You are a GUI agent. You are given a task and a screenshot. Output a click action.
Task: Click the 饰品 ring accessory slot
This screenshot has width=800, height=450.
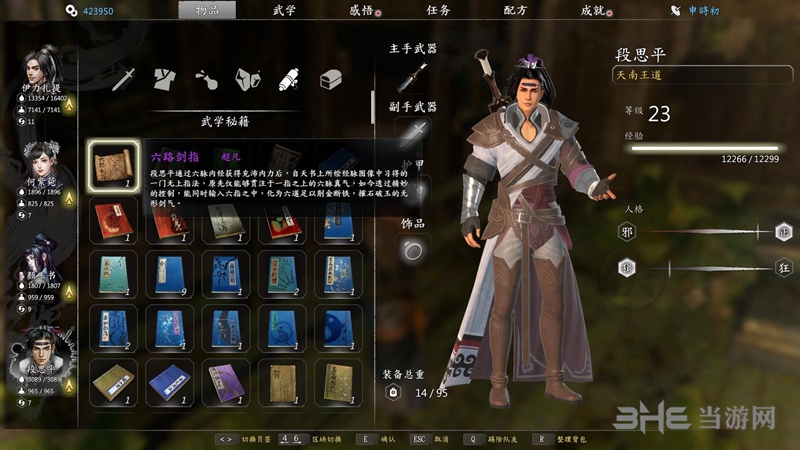coord(412,251)
